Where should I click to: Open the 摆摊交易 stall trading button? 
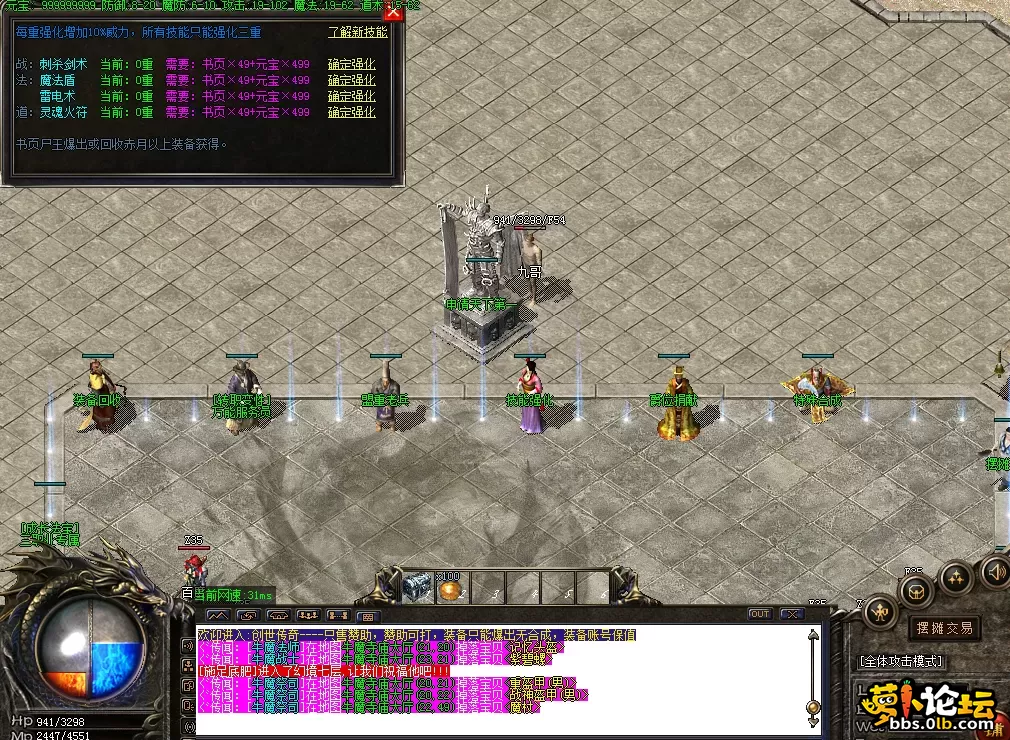coord(944,628)
